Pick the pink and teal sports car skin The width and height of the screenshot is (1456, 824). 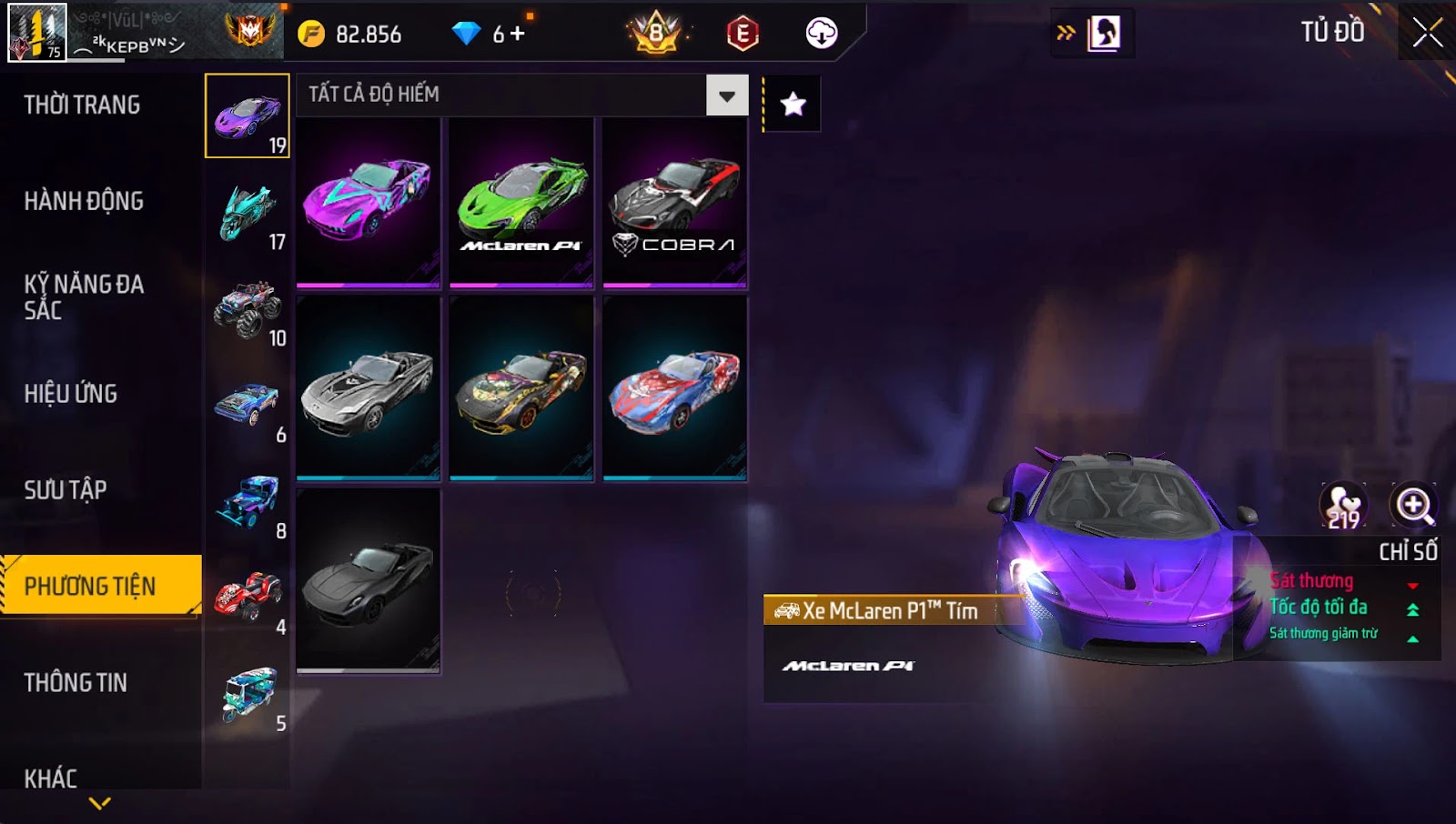tap(369, 203)
